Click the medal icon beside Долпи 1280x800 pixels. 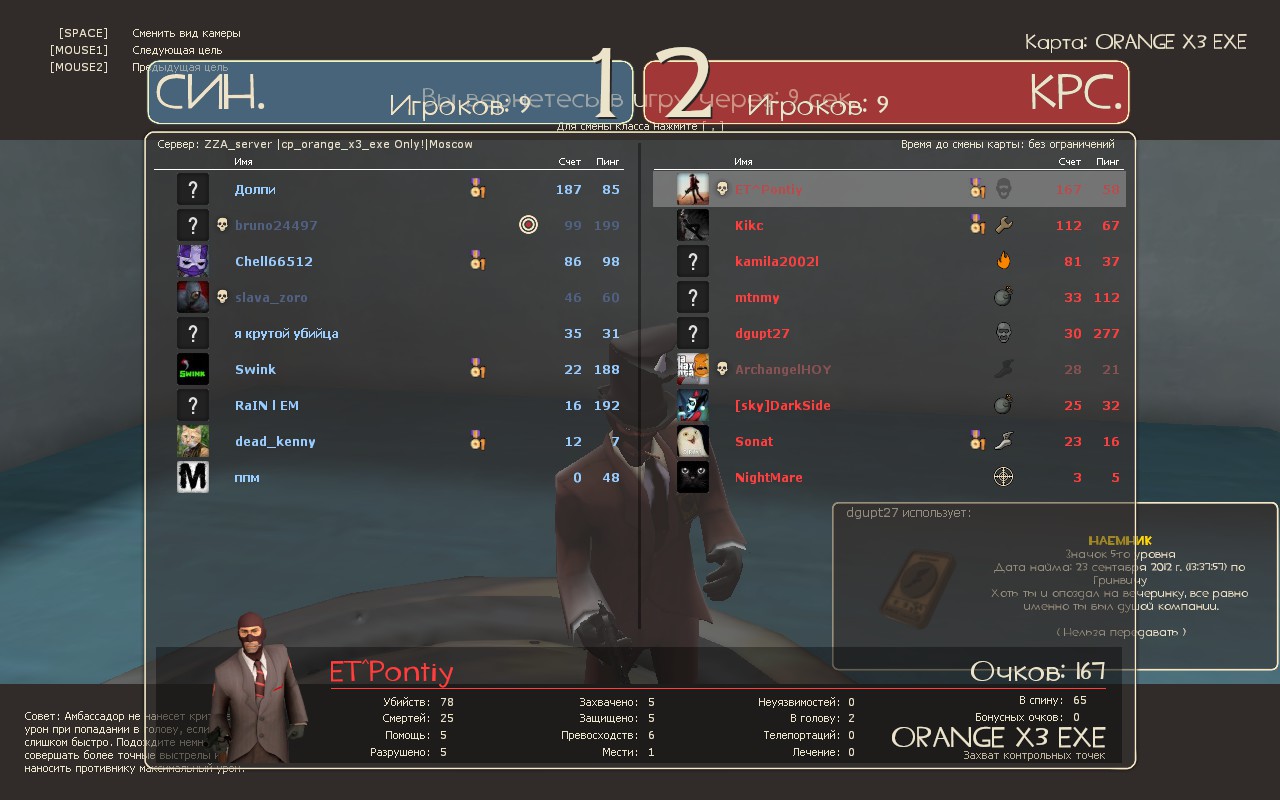(x=477, y=189)
